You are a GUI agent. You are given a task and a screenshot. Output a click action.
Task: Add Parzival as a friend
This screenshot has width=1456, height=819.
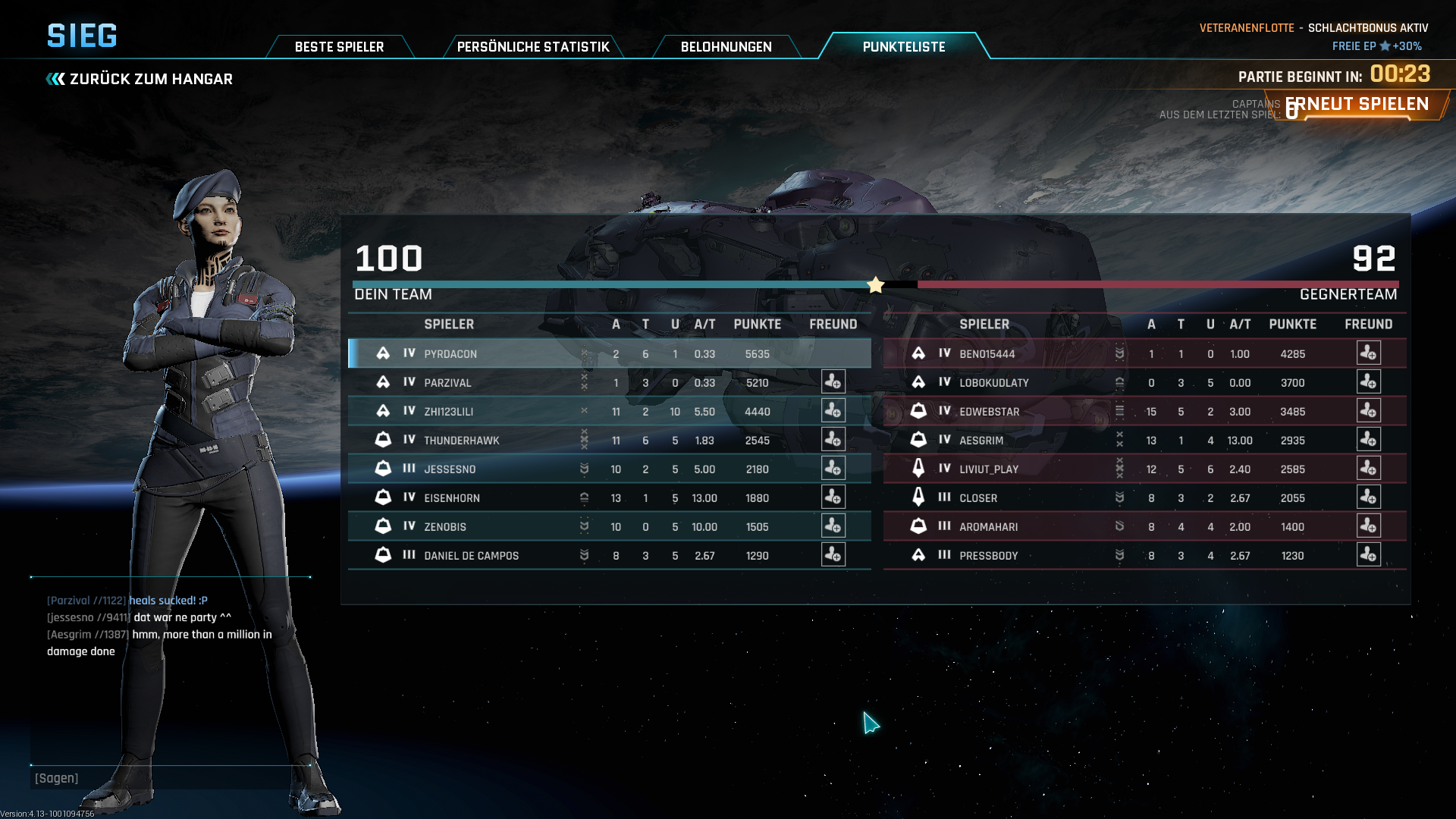pos(833,382)
